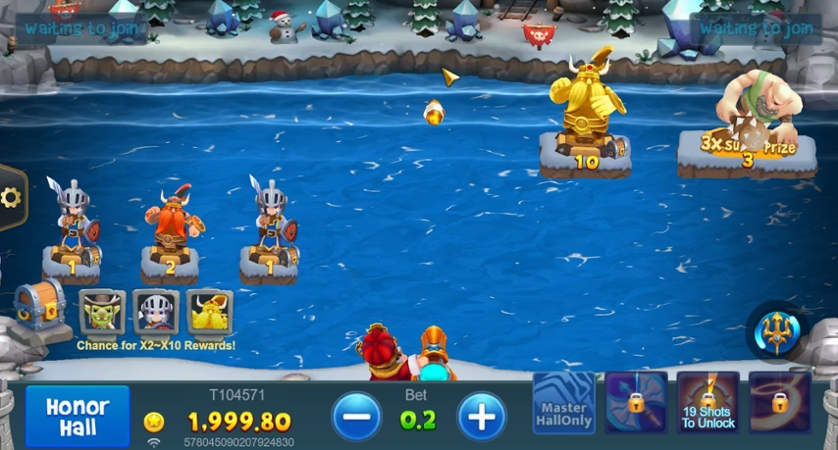
Task: Decrease the bet with the minus button
Action: (x=357, y=416)
